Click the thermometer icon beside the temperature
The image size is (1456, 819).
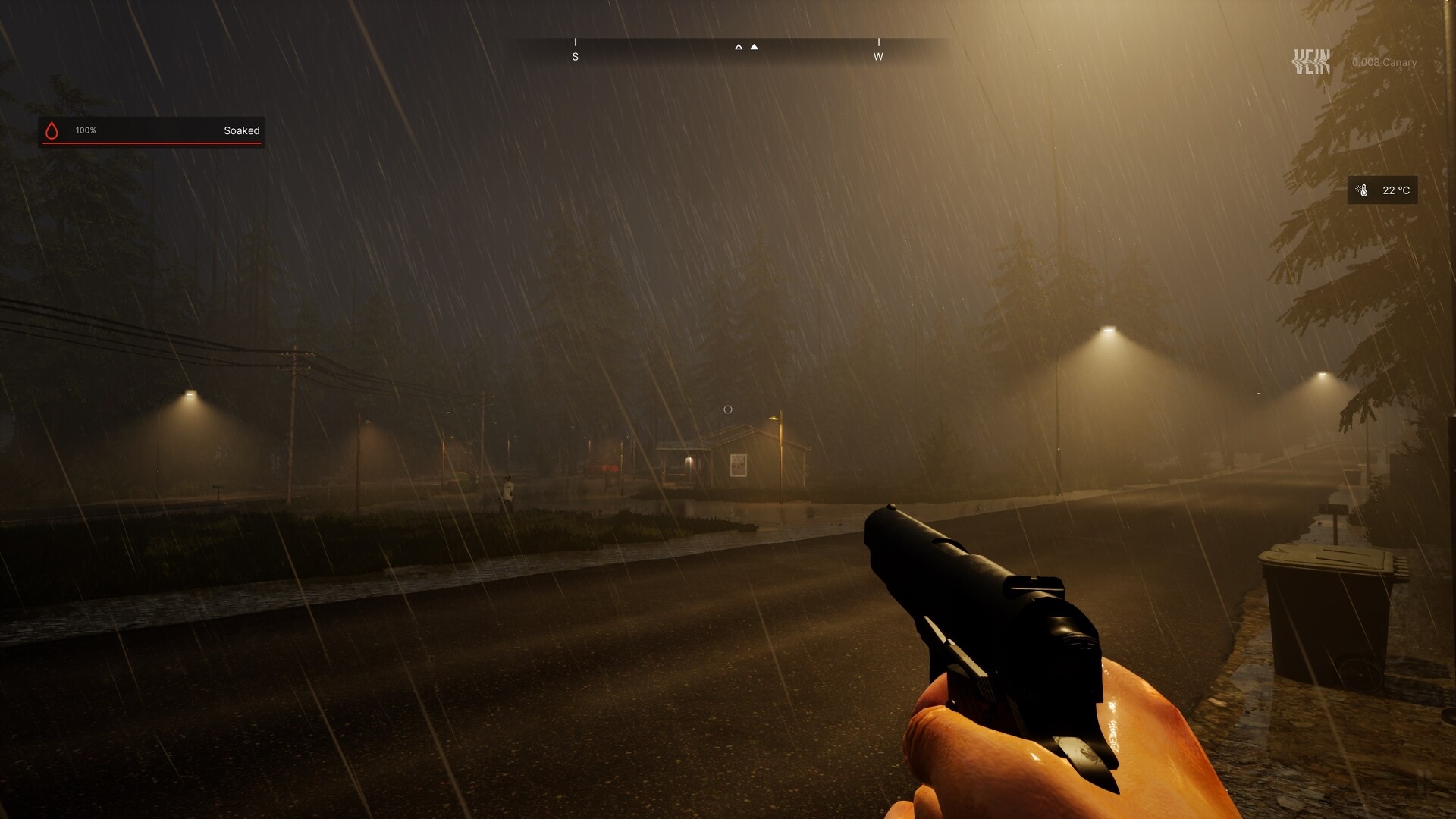[x=1363, y=190]
